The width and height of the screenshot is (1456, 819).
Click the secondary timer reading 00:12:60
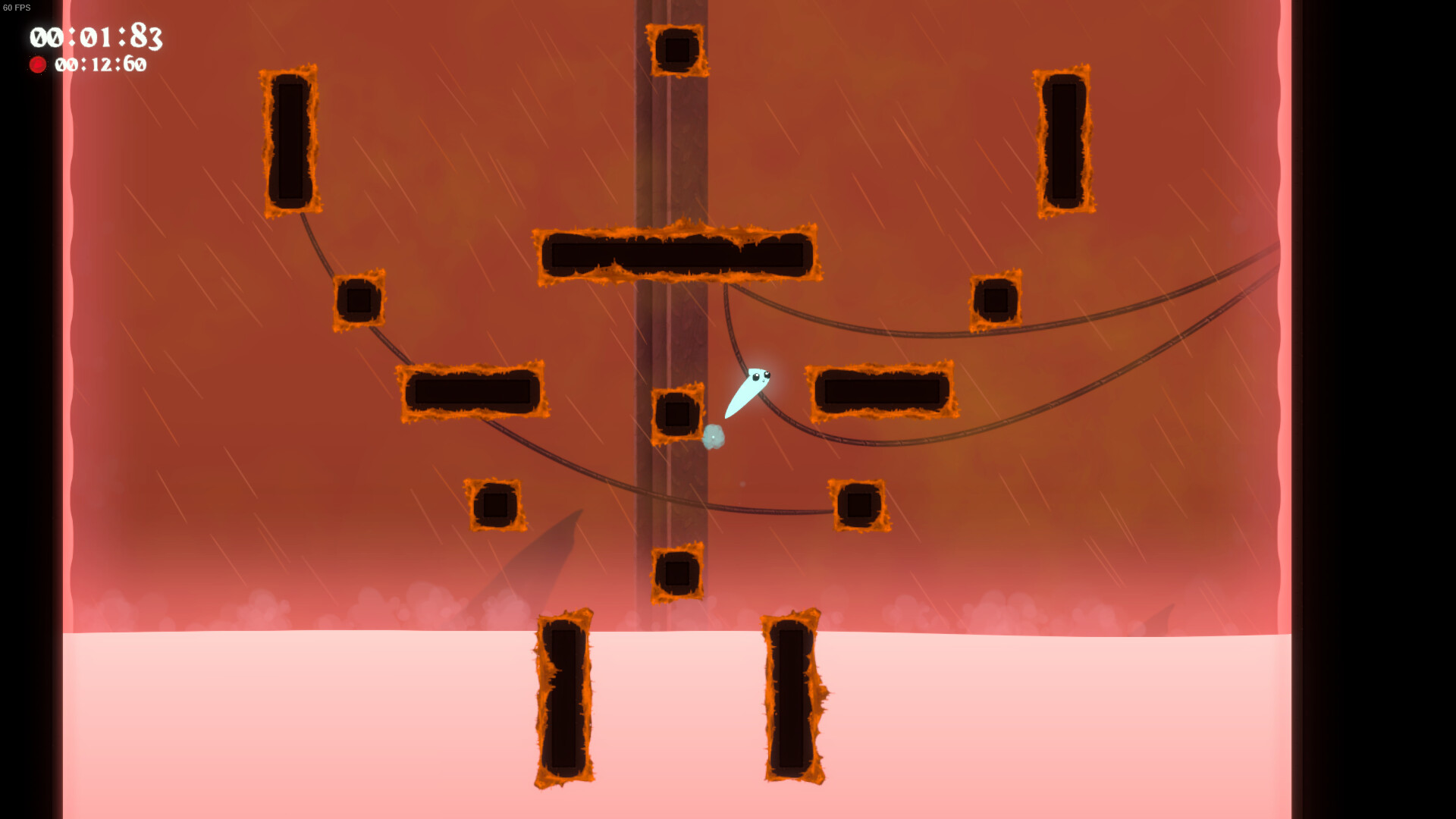(x=102, y=65)
